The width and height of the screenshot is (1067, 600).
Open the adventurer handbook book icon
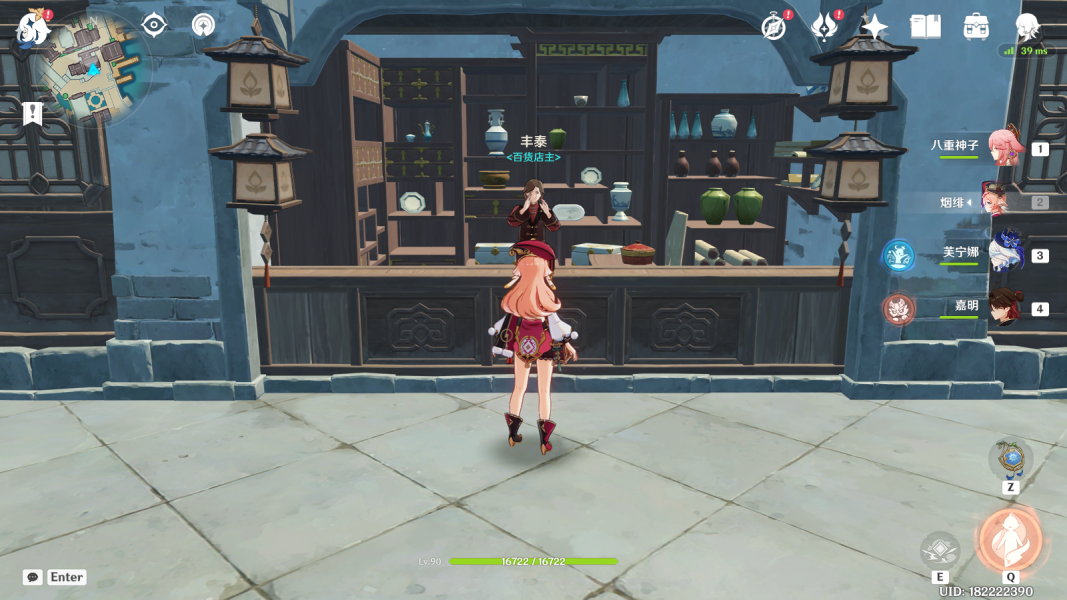point(925,27)
